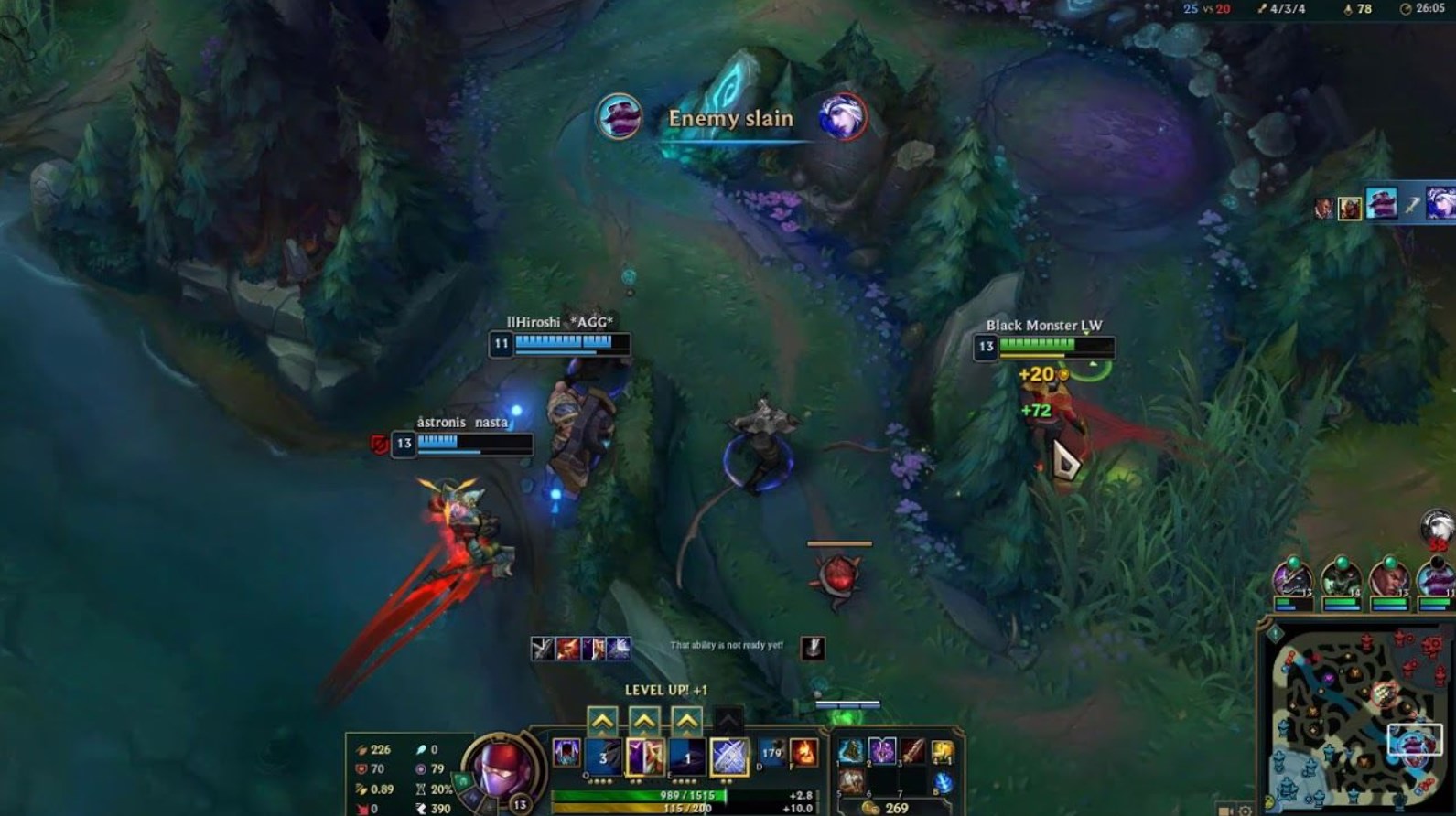Click the Ghost summoner spell showing 179 cooldown
The height and width of the screenshot is (816, 1456).
coord(771,751)
